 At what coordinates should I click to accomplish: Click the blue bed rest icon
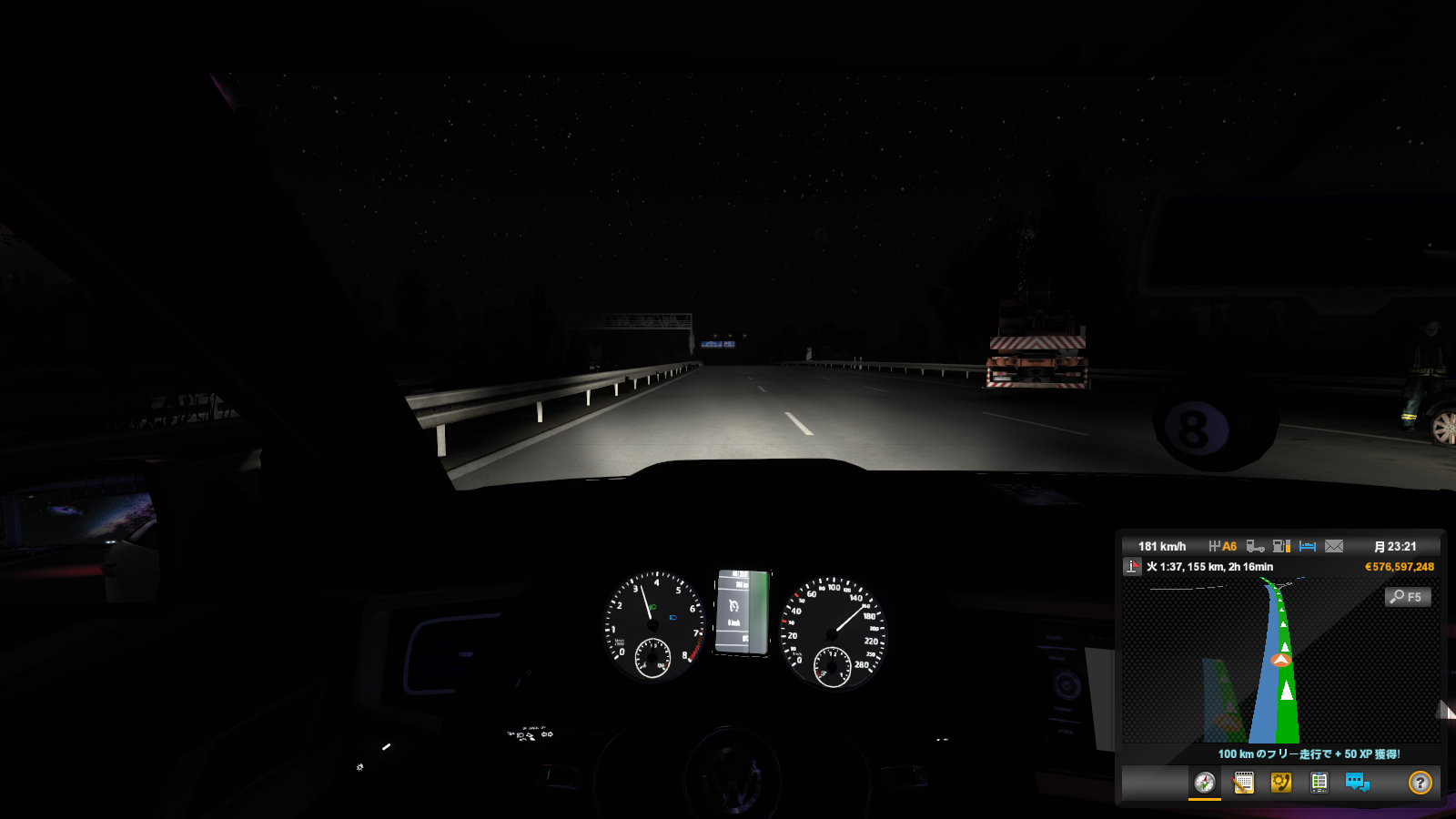click(1308, 546)
